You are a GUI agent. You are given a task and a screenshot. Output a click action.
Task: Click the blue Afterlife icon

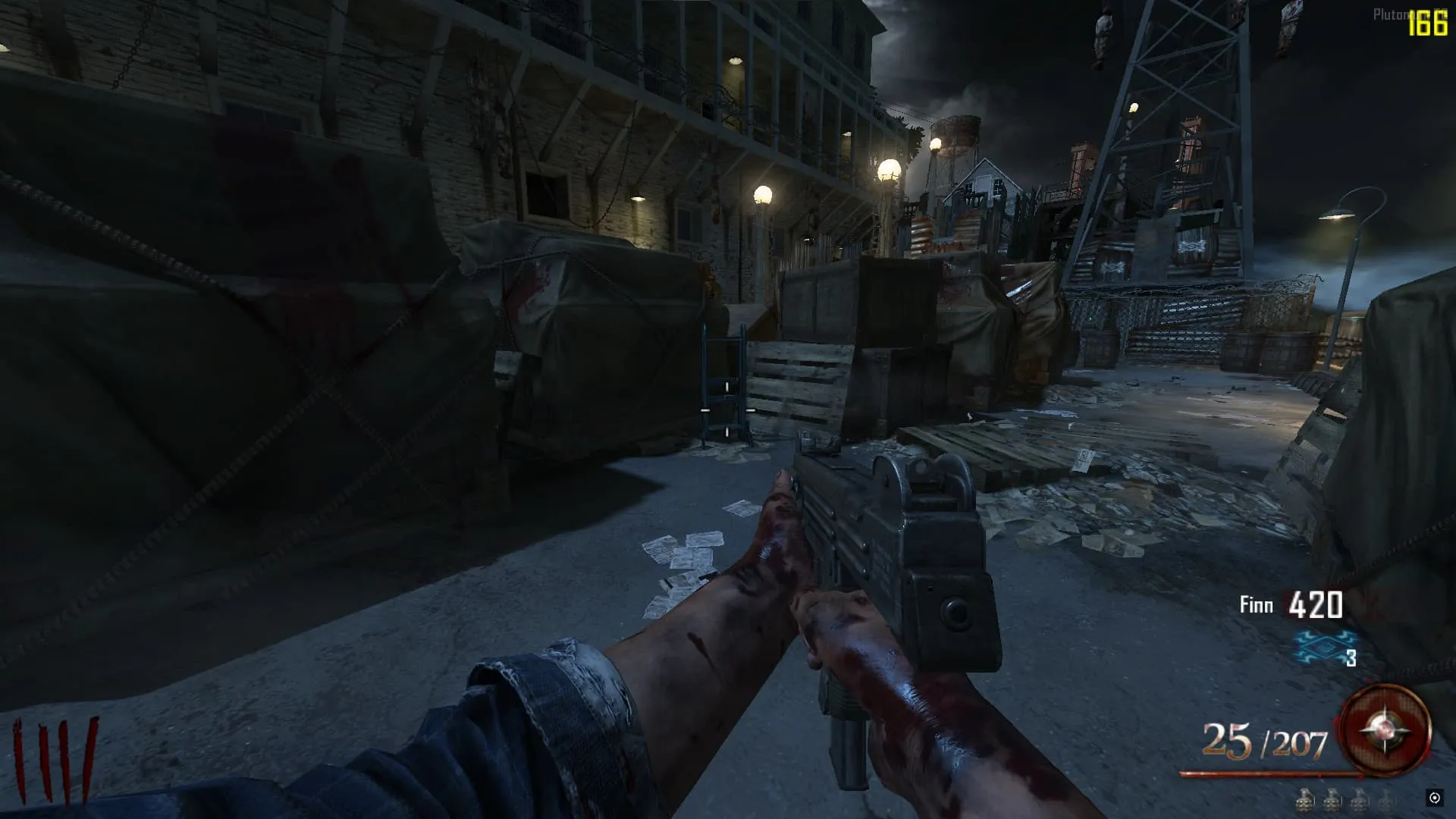coord(1323,648)
